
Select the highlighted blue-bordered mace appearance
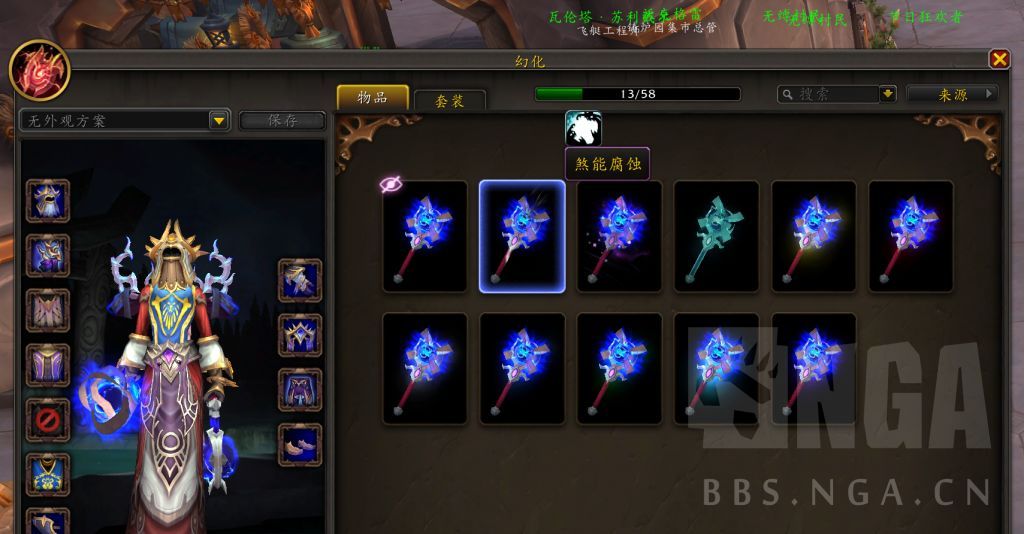[522, 237]
